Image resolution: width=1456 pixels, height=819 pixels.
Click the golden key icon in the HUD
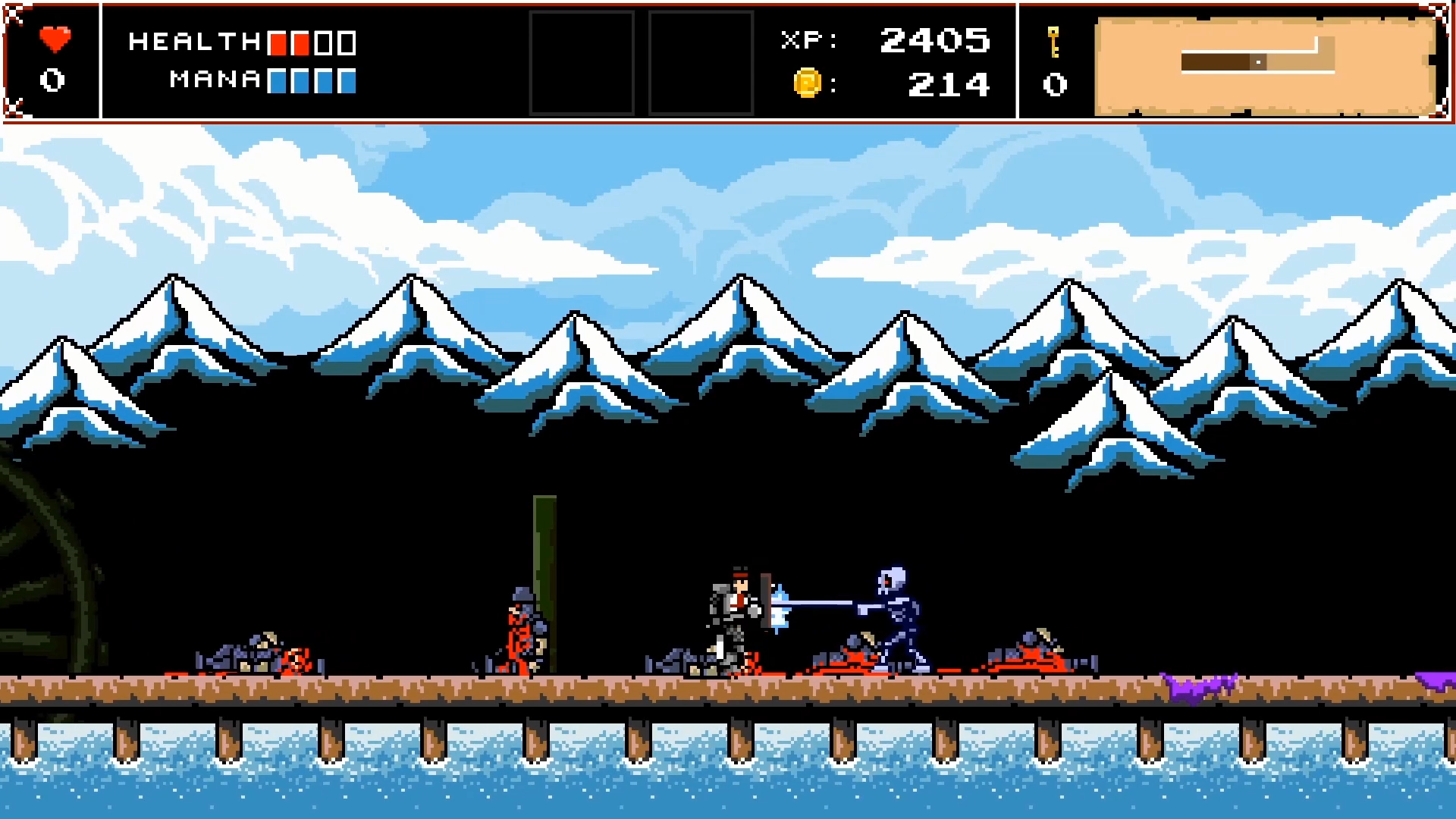(x=1054, y=42)
